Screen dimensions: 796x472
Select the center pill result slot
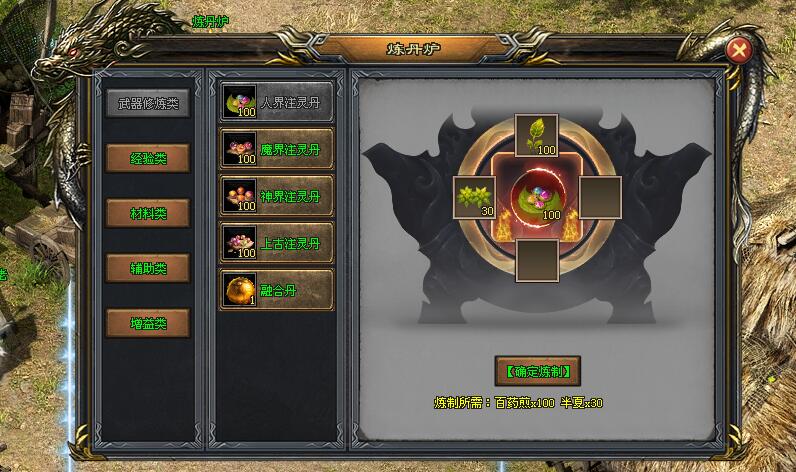click(x=536, y=197)
